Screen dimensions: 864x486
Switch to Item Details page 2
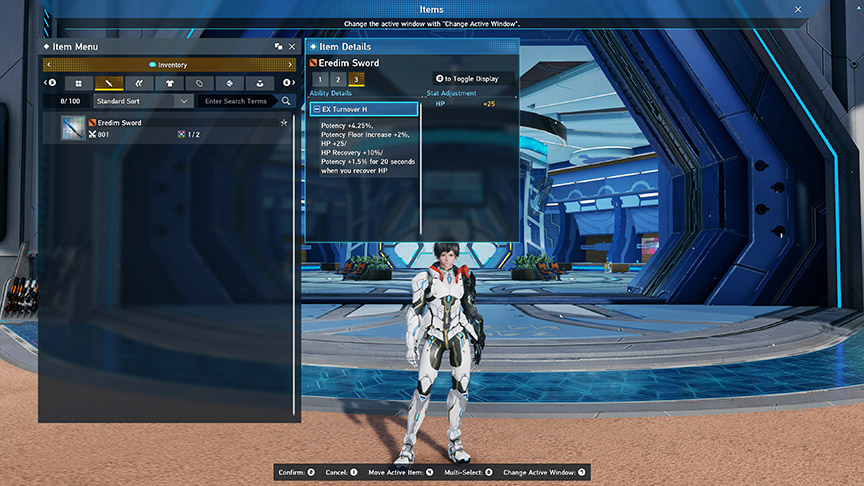(338, 79)
